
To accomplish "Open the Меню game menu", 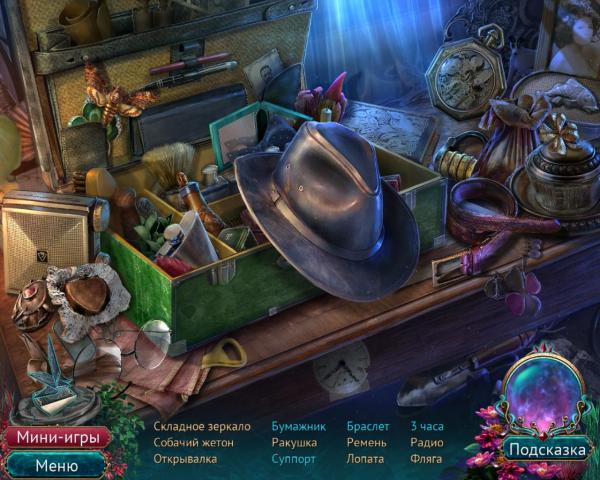I will (55, 464).
